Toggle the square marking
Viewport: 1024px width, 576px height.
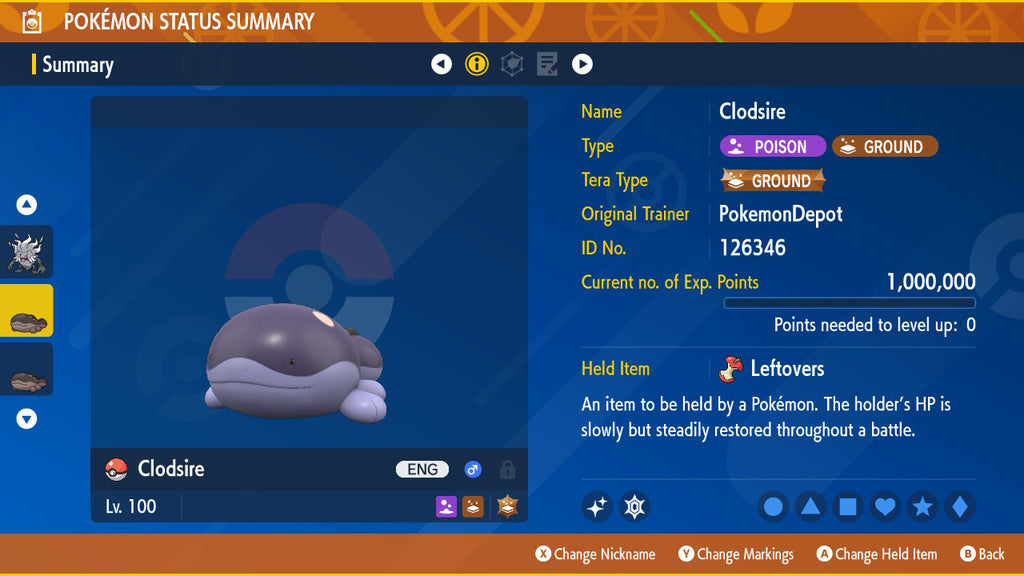[847, 507]
